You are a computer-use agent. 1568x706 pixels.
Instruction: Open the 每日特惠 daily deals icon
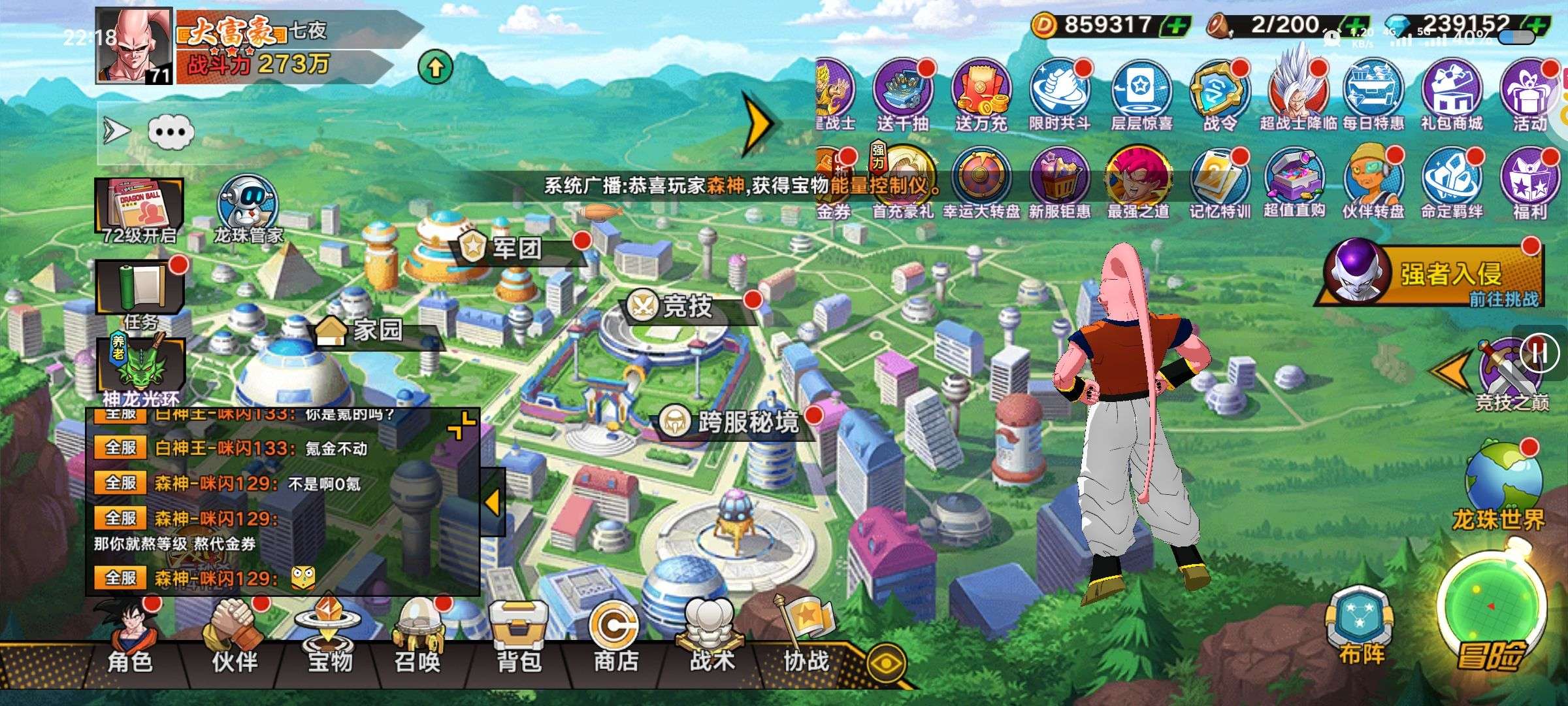[x=1373, y=95]
